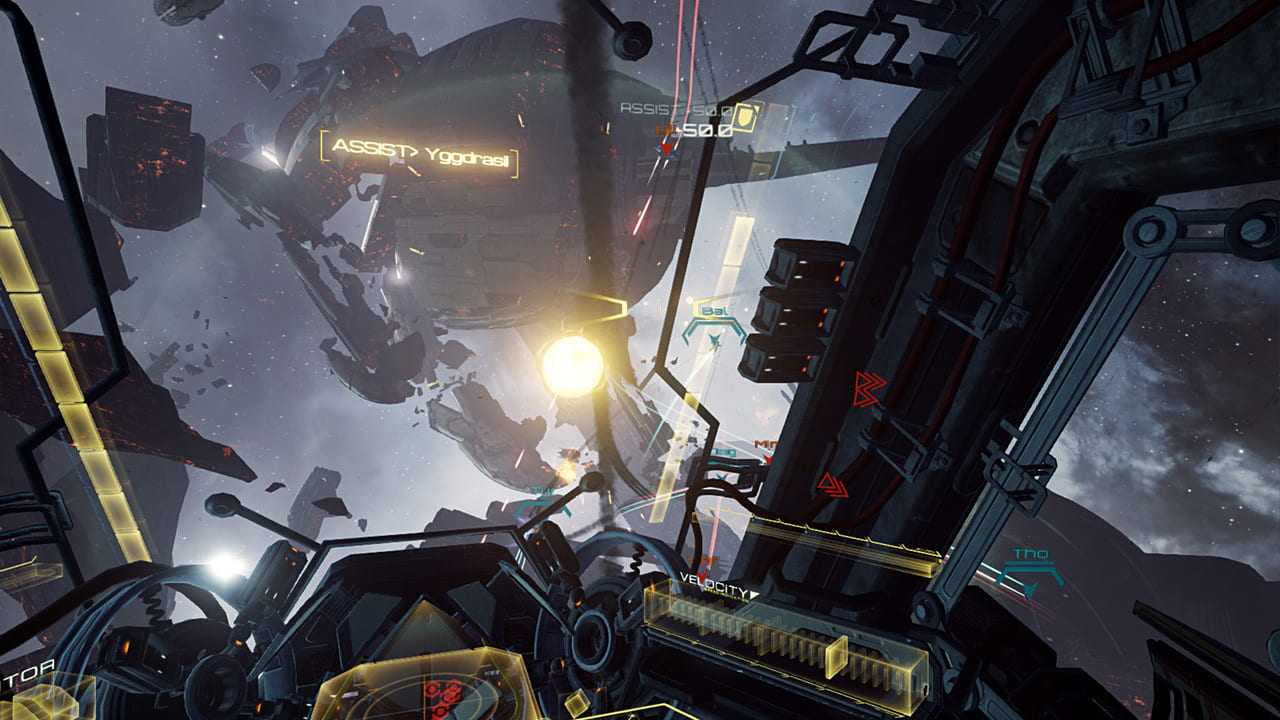Click the cockpit radar display
Image resolution: width=1280 pixels, height=720 pixels.
(x=440, y=690)
